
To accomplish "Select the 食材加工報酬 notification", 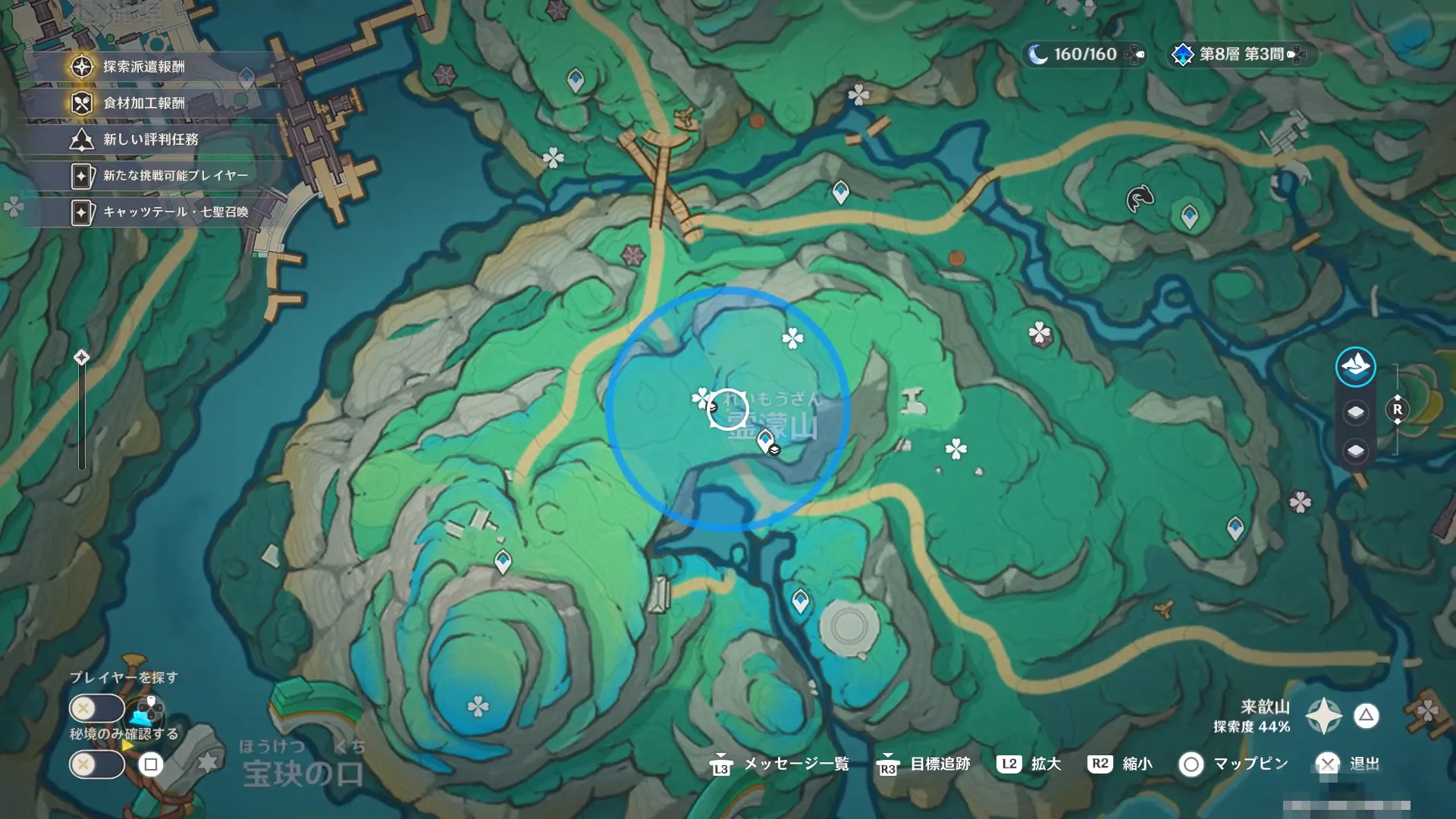I will (x=144, y=103).
